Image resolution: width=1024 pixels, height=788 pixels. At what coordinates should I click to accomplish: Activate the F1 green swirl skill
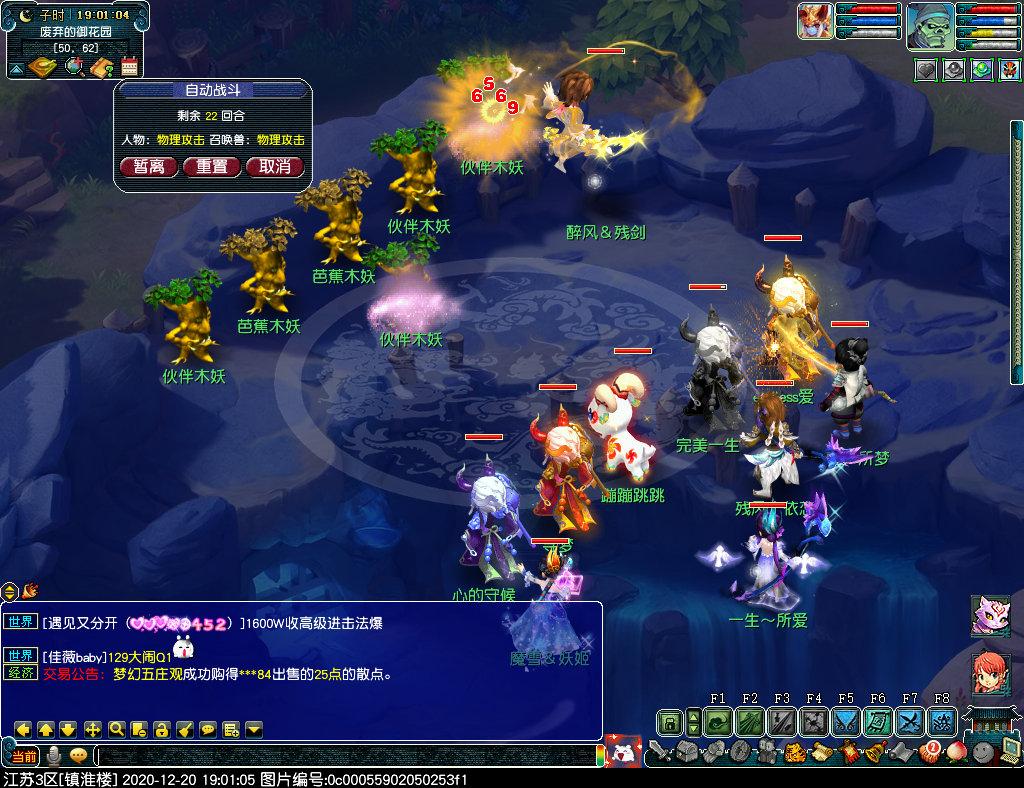tap(718, 721)
